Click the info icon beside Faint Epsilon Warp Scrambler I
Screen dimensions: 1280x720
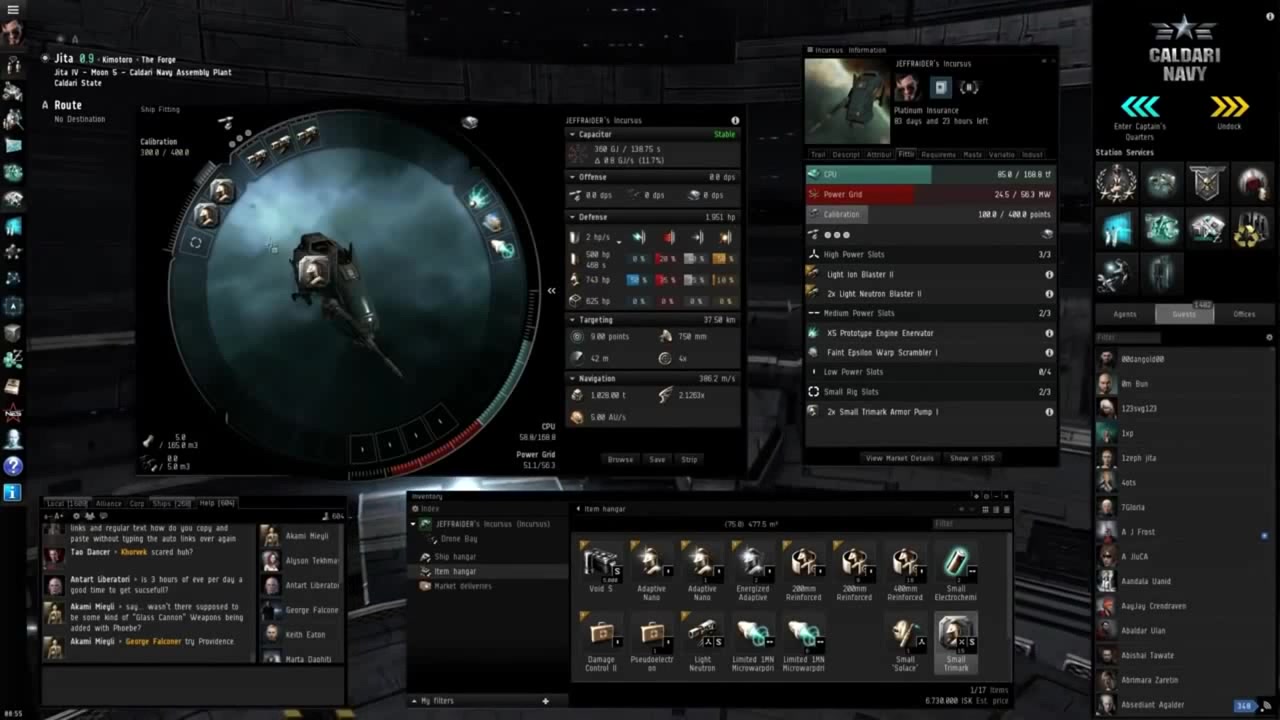[x=1049, y=352]
